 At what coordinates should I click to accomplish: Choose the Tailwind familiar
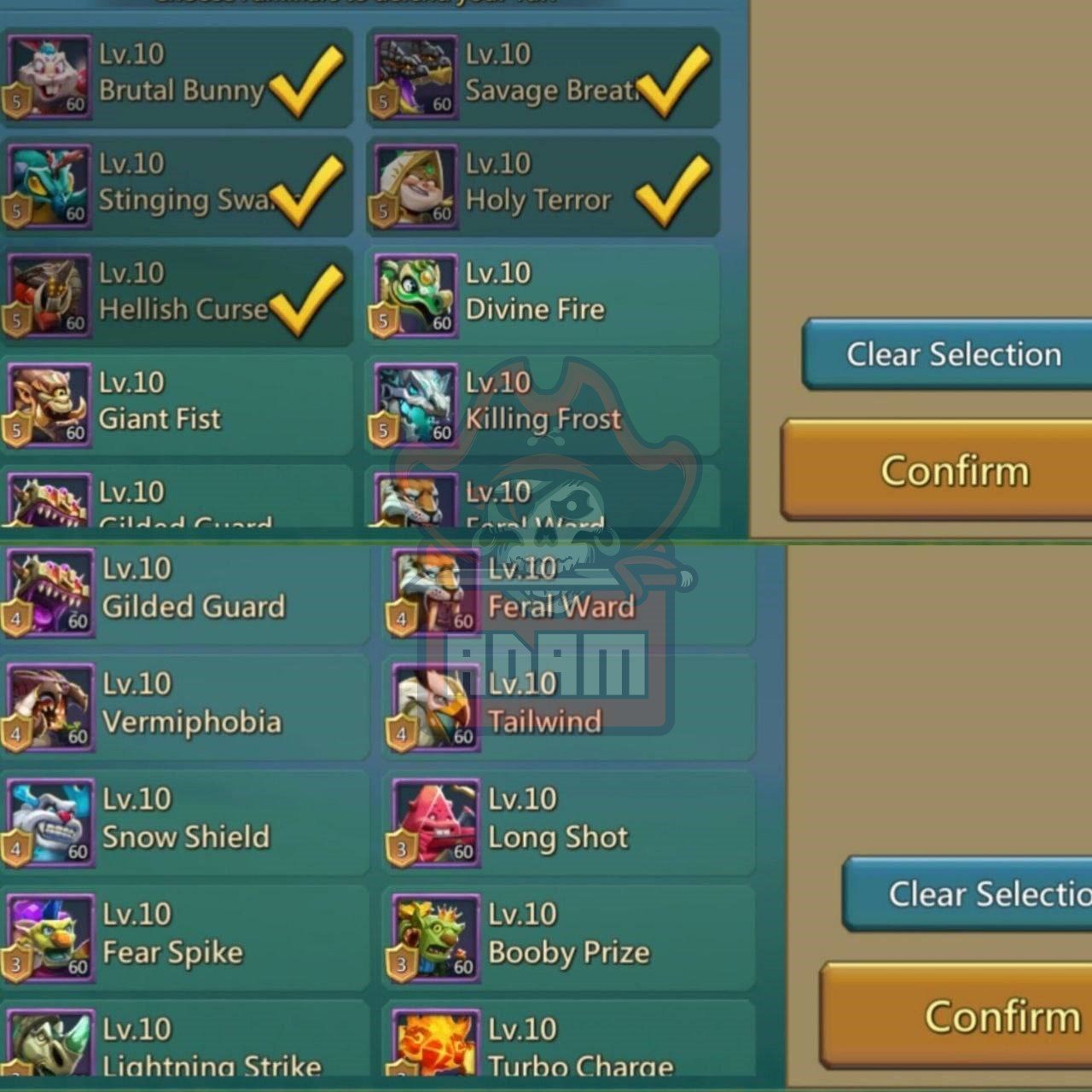coord(568,706)
